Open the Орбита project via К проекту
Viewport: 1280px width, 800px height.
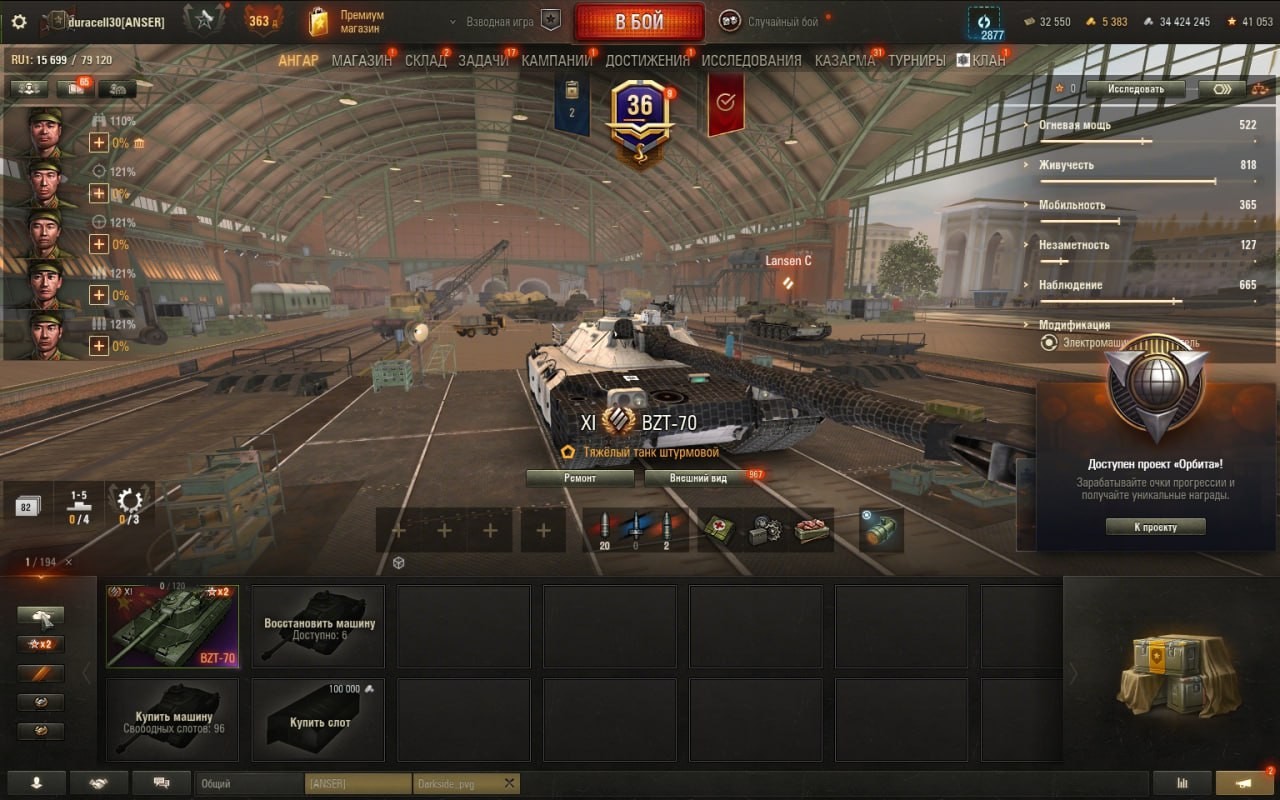tap(1155, 527)
